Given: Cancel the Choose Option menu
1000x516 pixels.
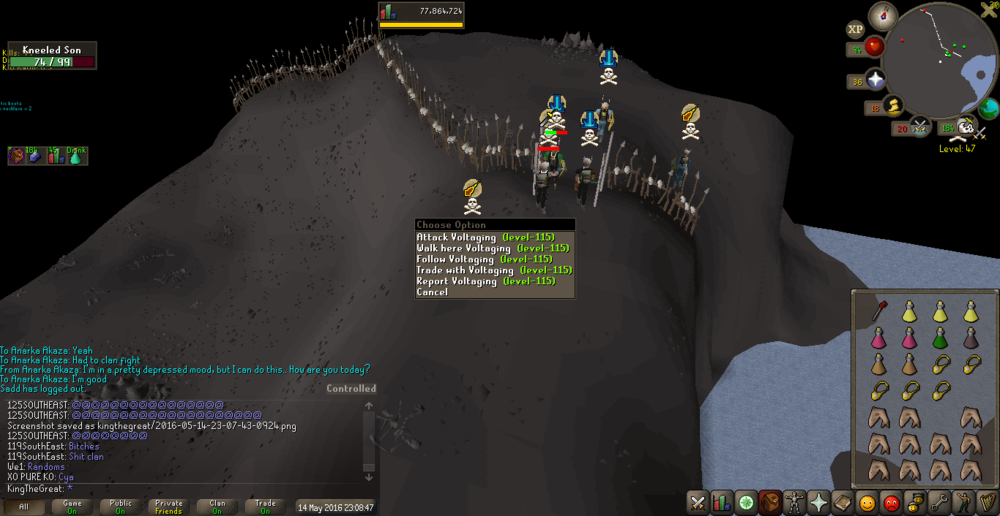Looking at the screenshot, I should click(x=432, y=292).
